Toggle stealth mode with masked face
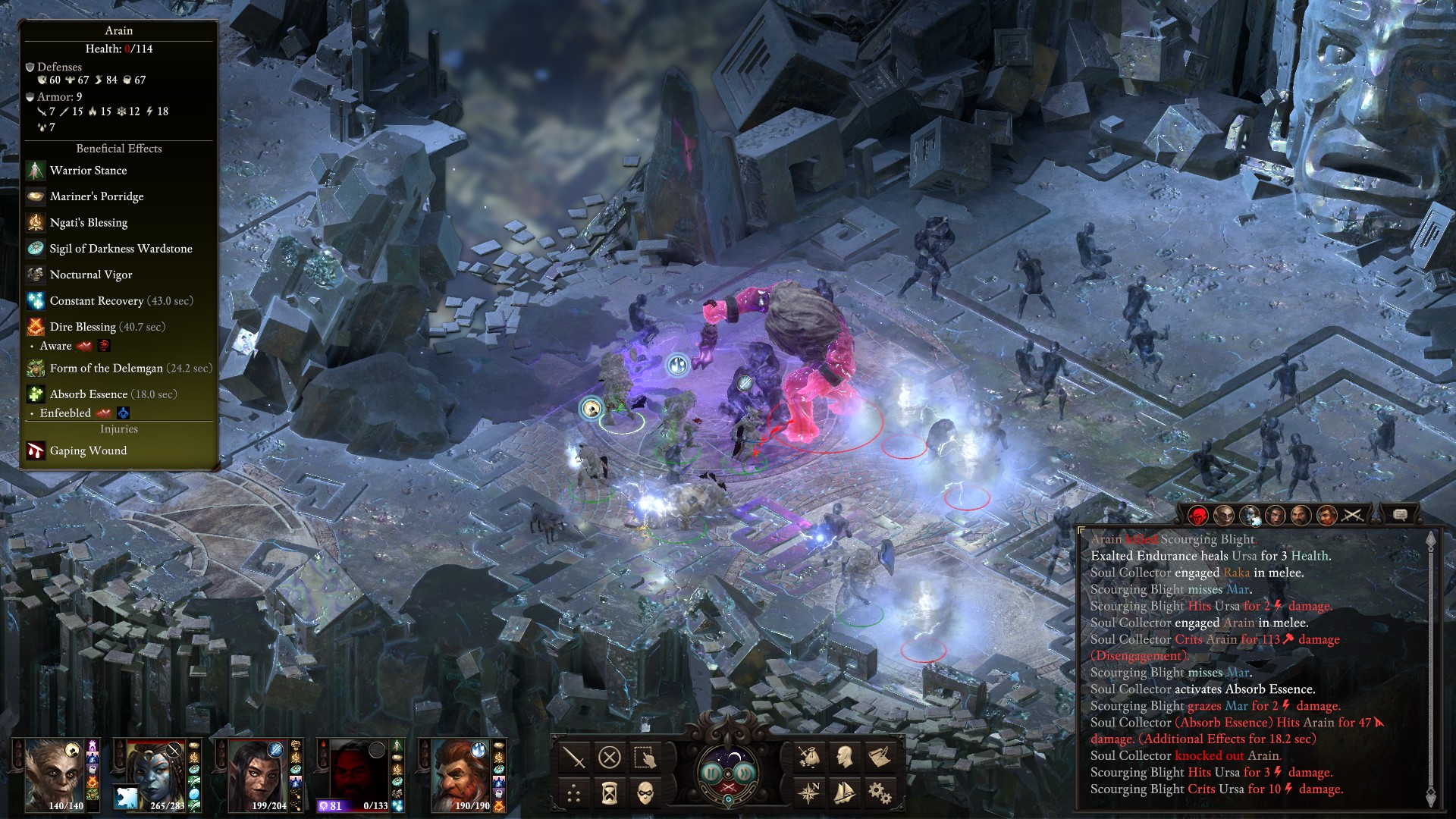The height and width of the screenshot is (819, 1456). point(645,793)
